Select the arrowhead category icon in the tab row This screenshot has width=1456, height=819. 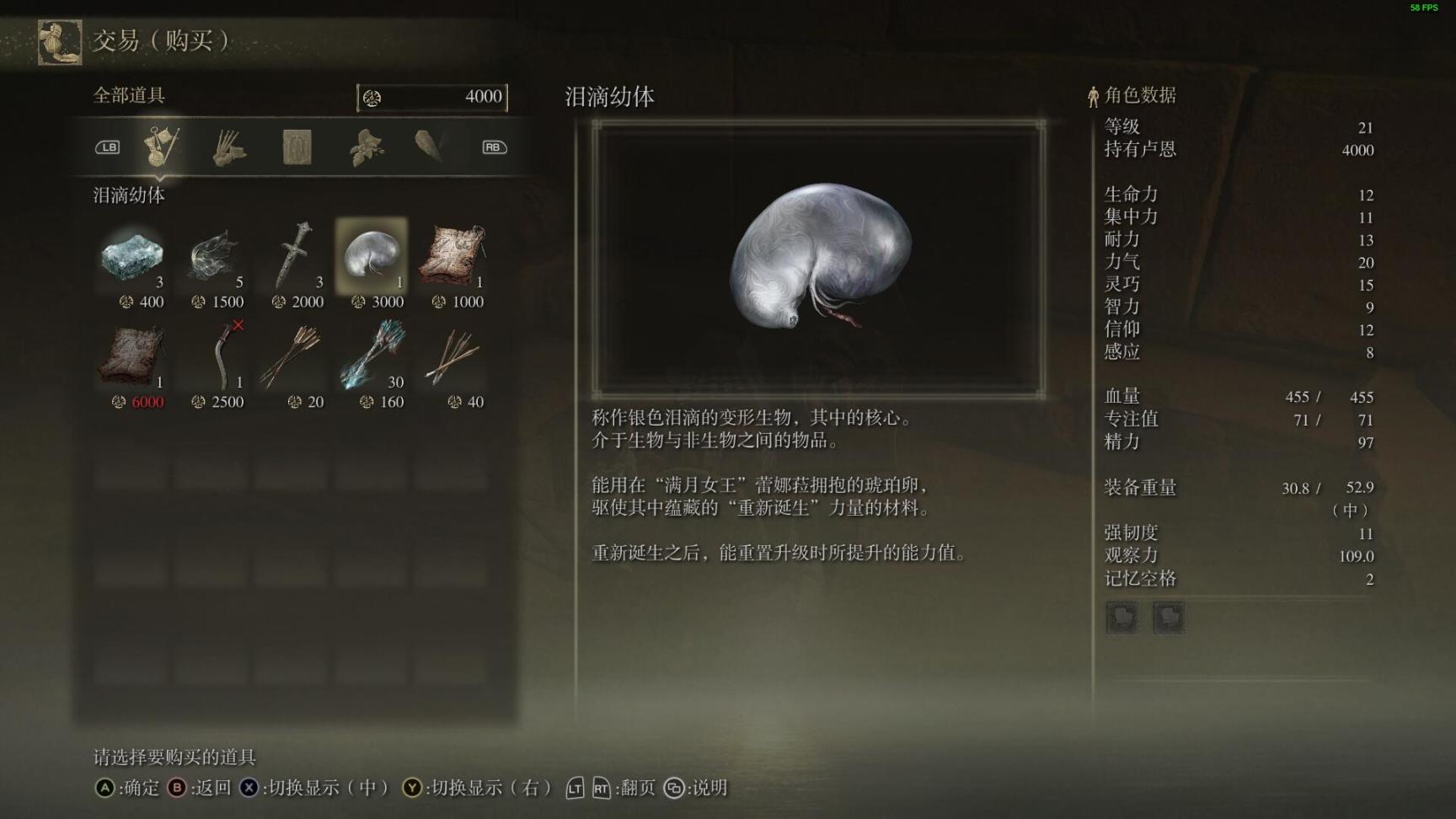click(431, 147)
